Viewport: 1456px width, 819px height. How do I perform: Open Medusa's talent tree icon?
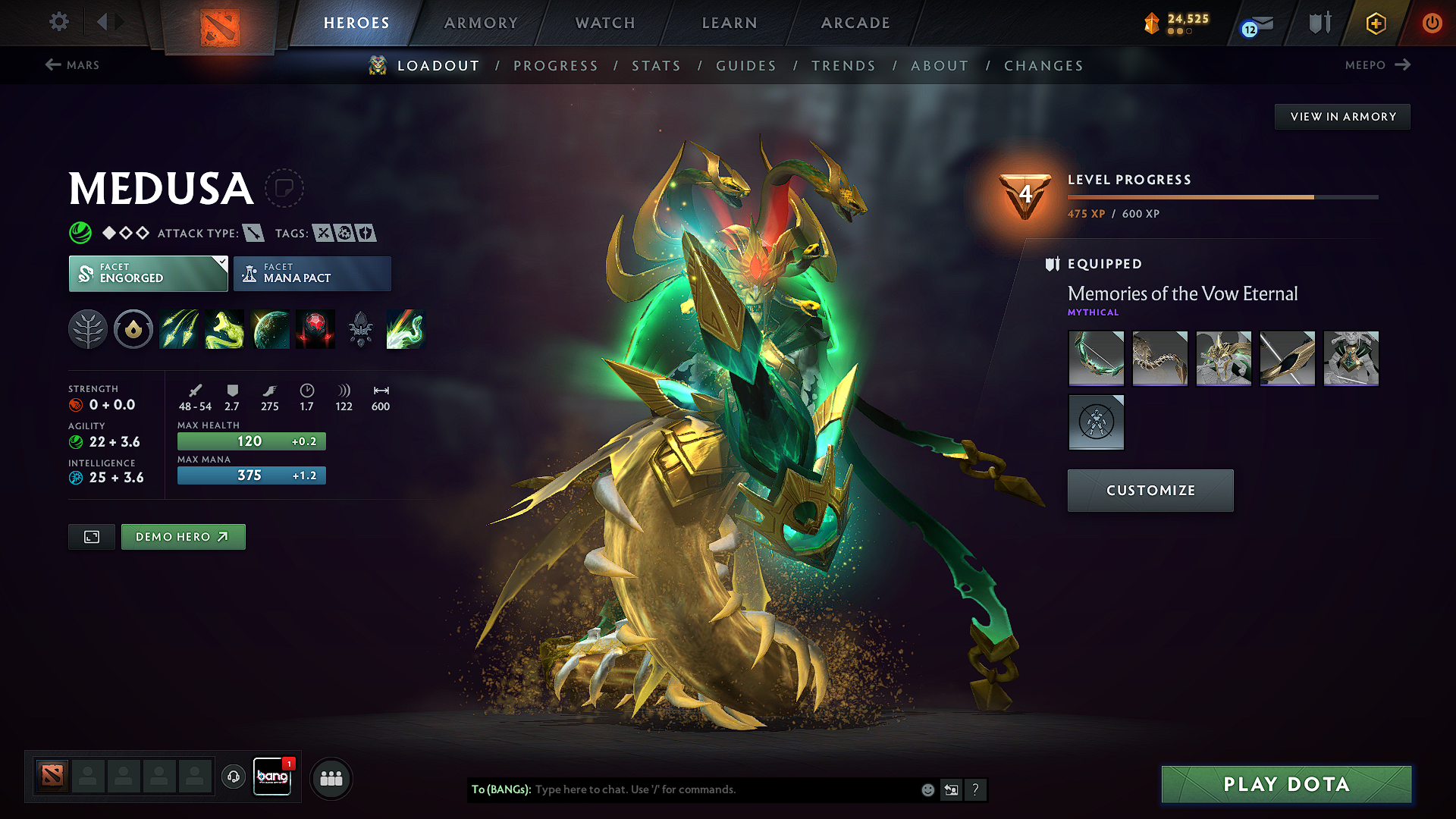pos(88,329)
